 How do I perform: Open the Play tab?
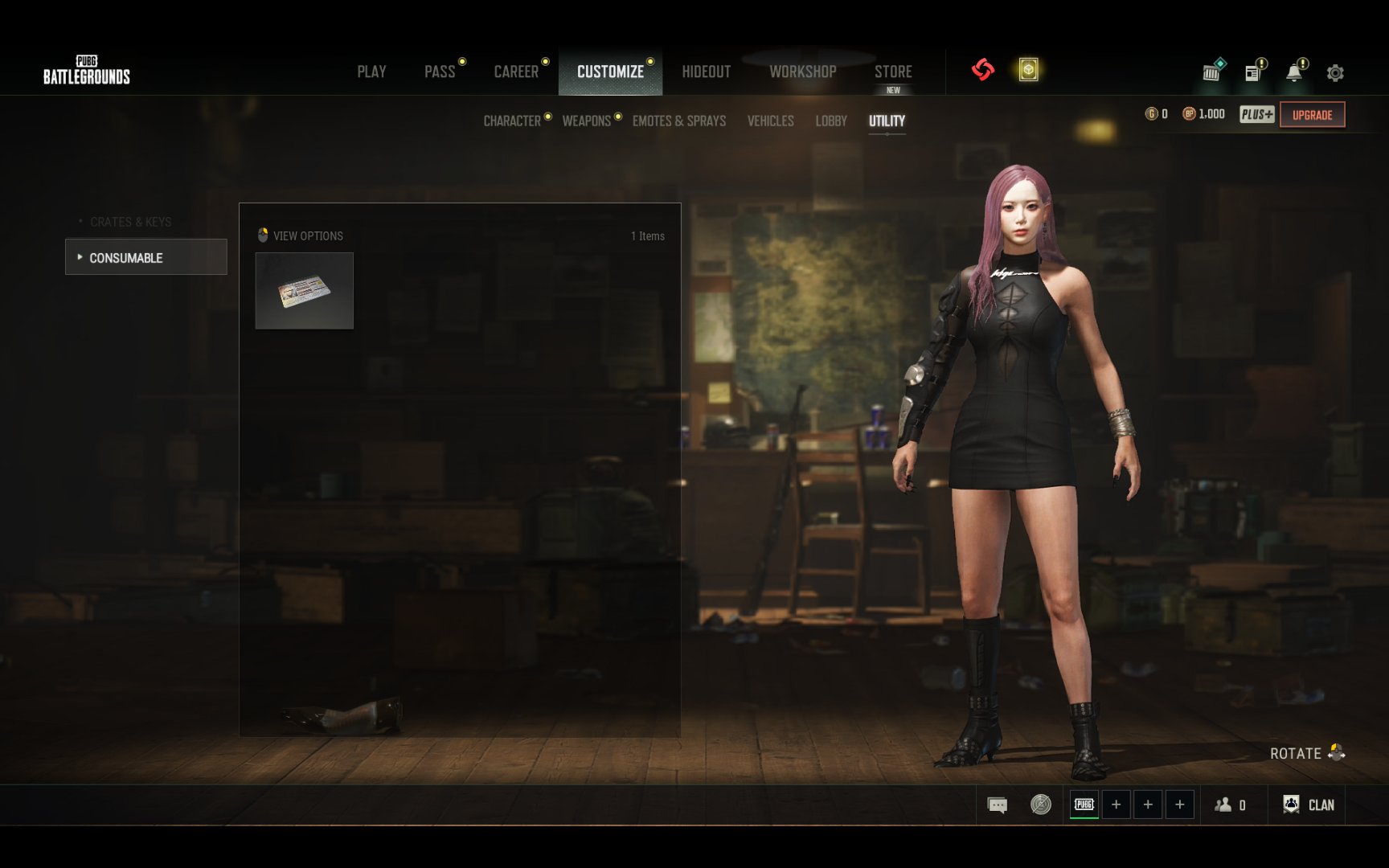tap(371, 72)
